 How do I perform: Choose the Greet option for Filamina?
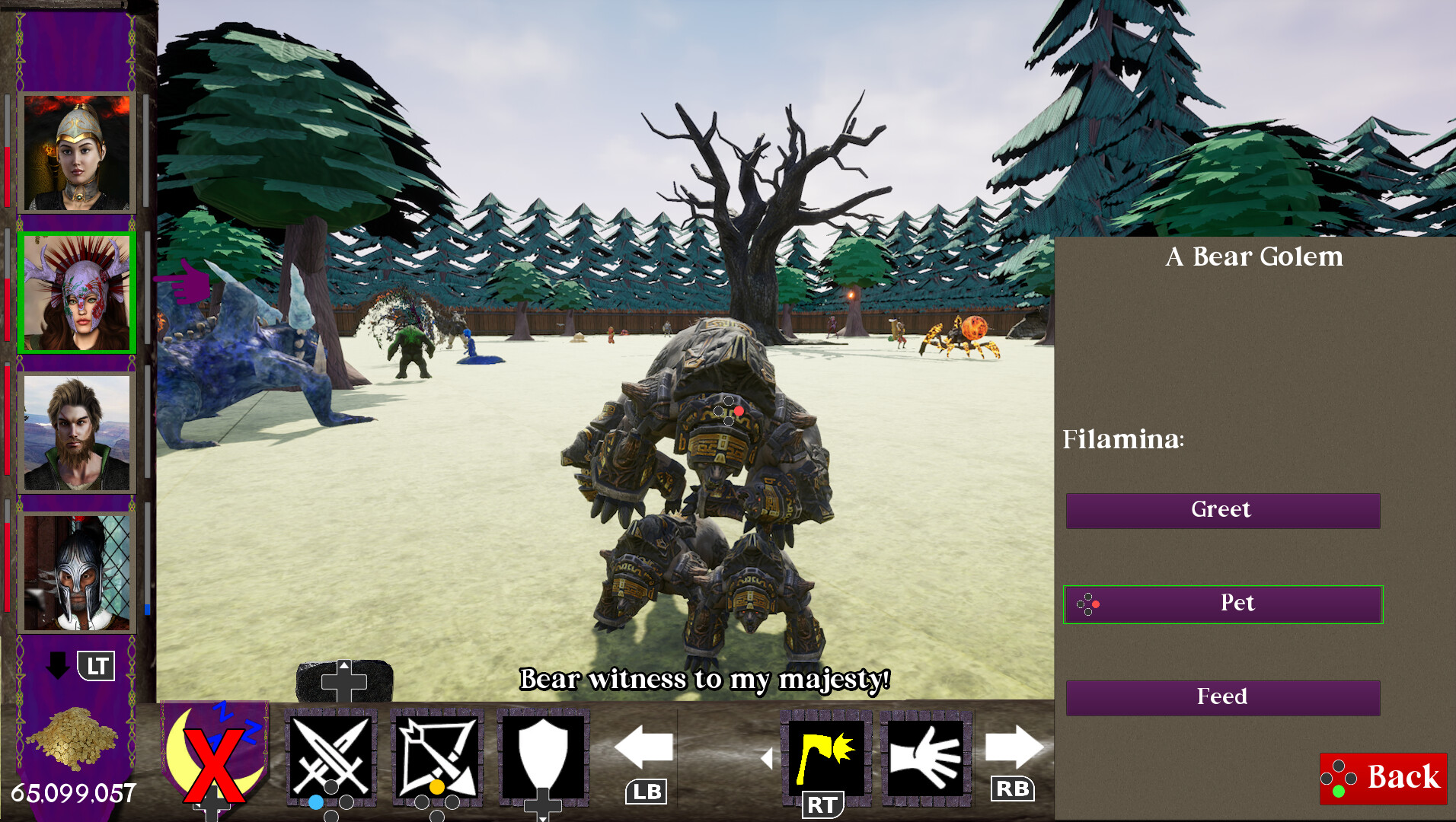tap(1223, 510)
